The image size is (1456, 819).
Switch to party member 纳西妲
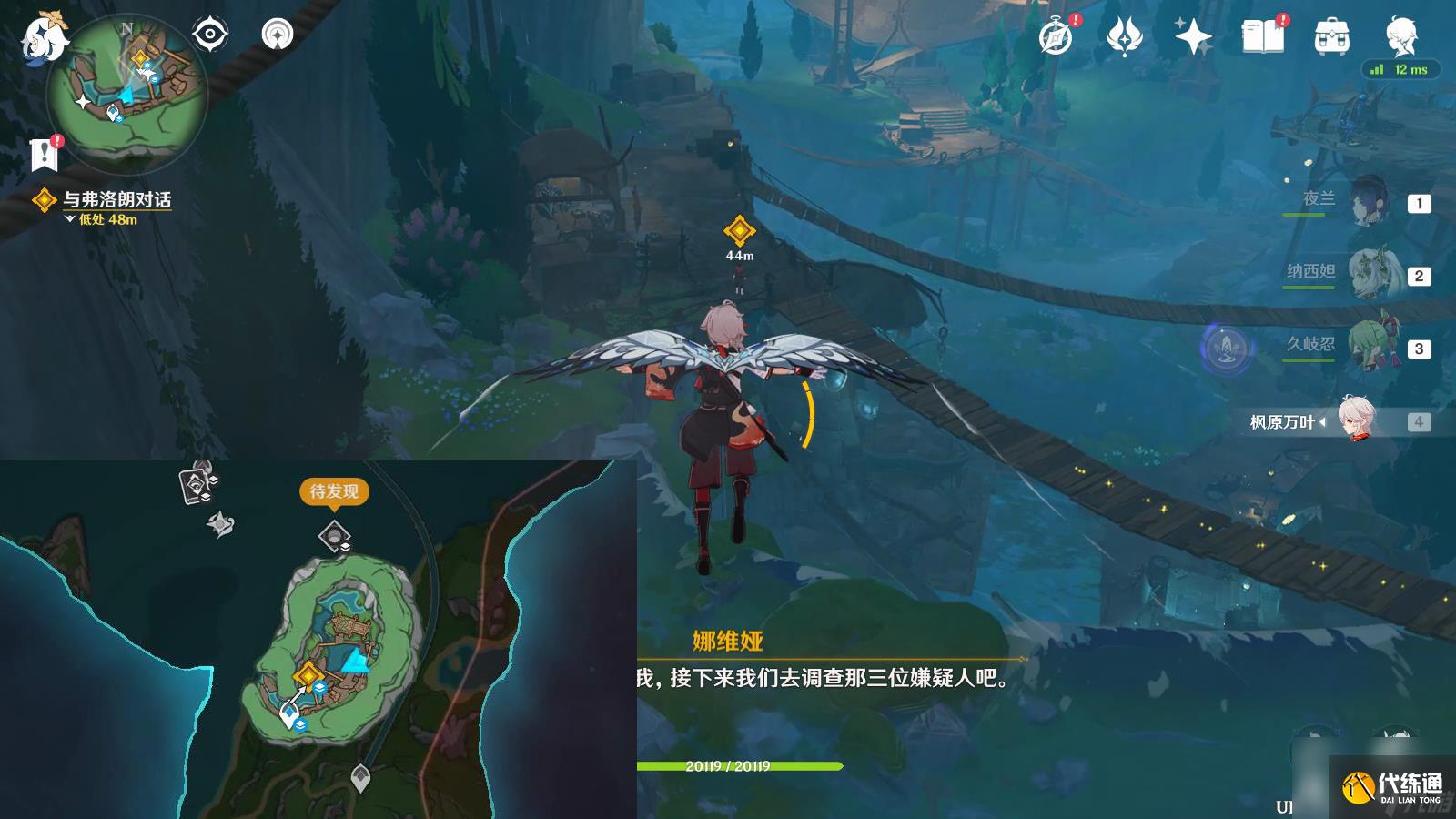(1365, 273)
